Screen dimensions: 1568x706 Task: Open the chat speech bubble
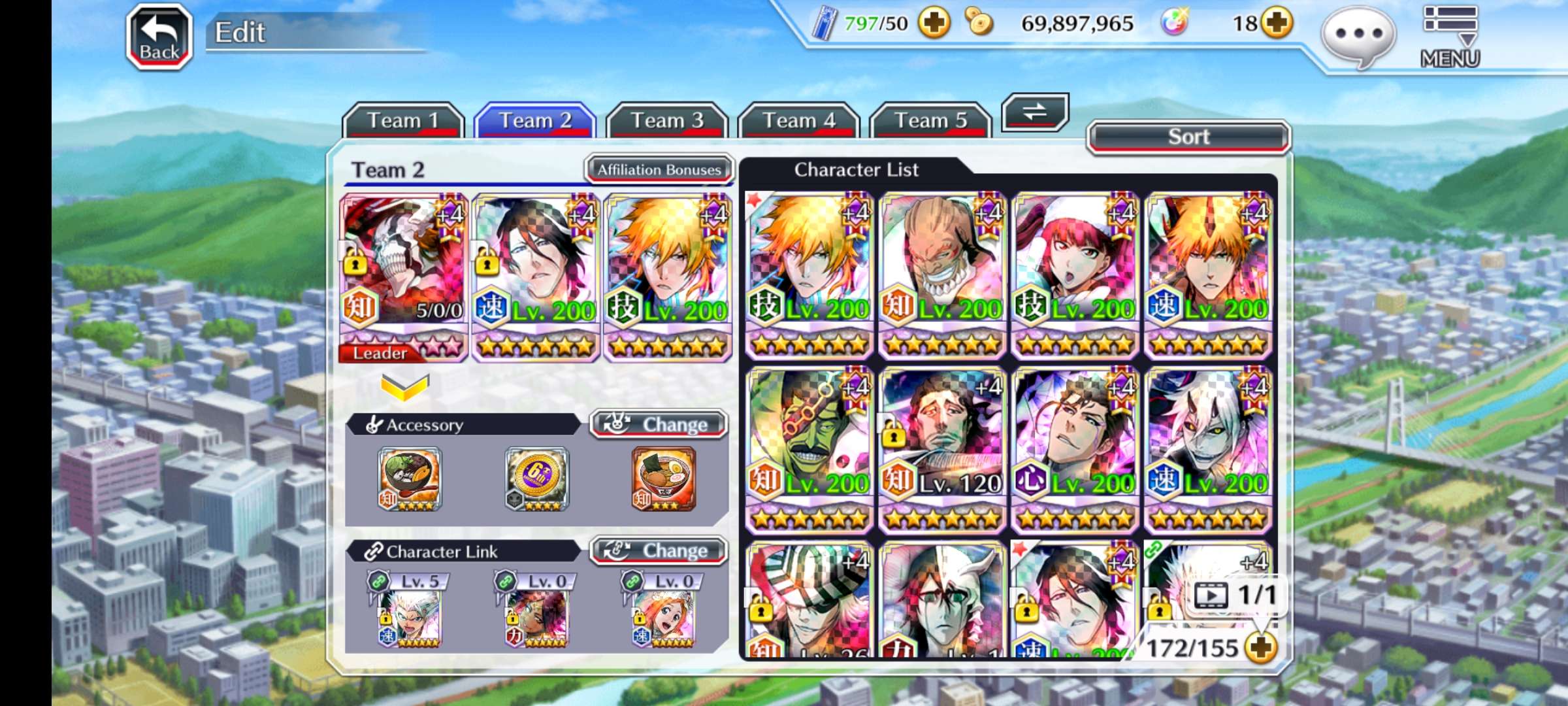pyautogui.click(x=1358, y=36)
